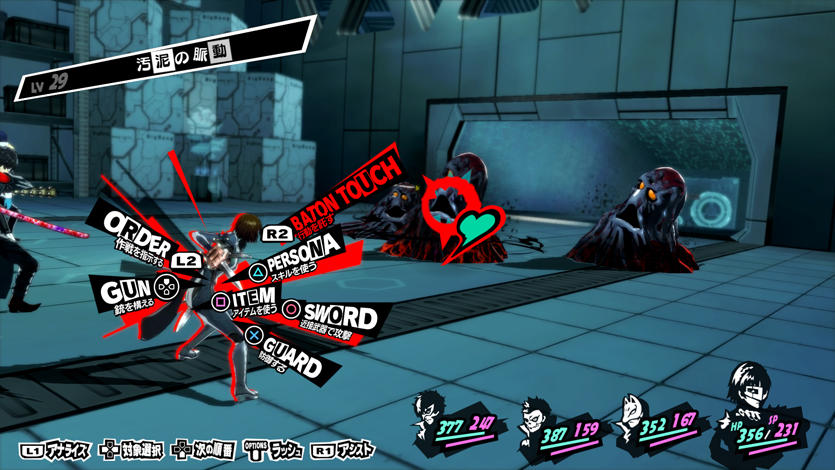This screenshot has height=470, width=835.
Task: Open the ITEM command
Action: point(246,302)
